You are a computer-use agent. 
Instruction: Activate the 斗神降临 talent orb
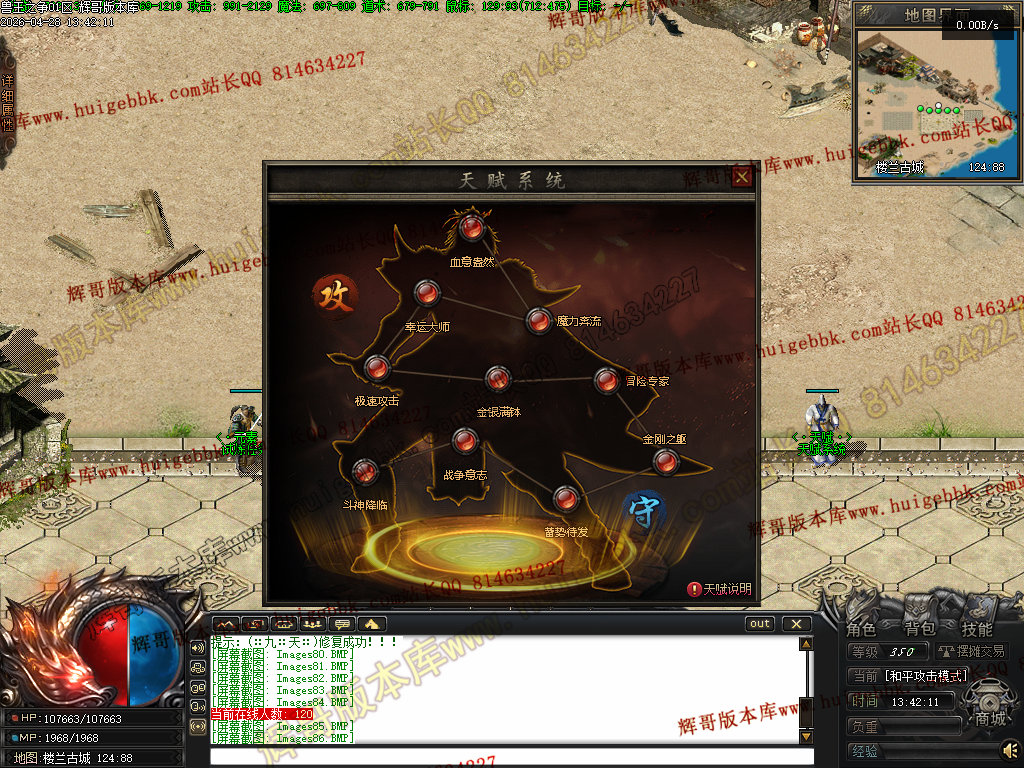coord(365,471)
